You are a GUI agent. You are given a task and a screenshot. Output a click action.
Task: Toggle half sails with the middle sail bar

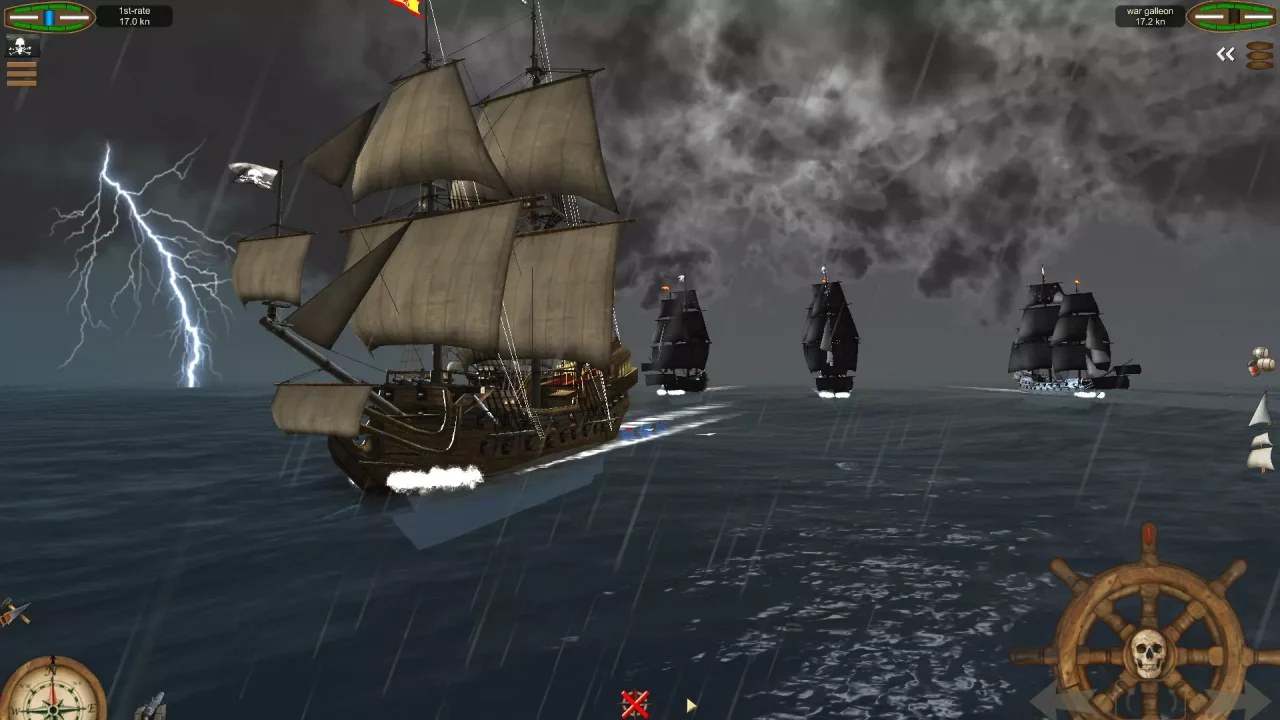(x=22, y=73)
